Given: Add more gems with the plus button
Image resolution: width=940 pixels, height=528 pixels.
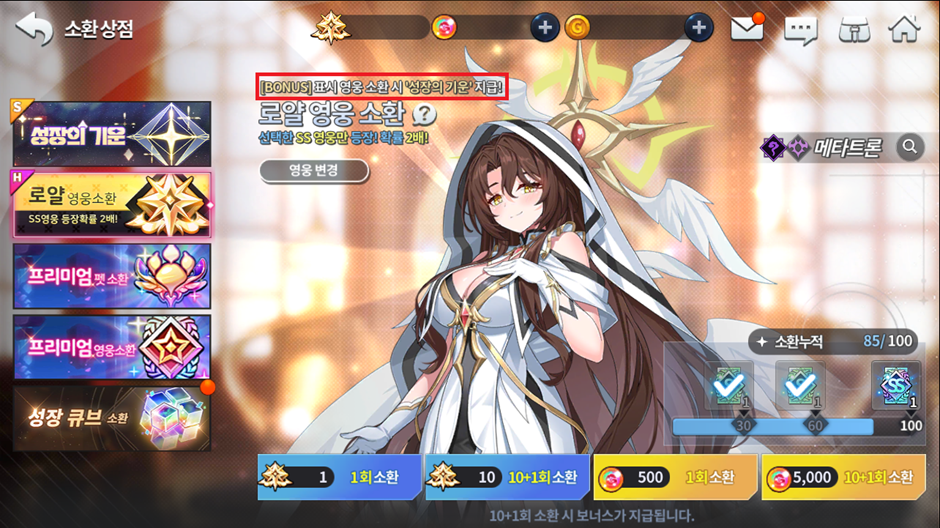Looking at the screenshot, I should (544, 28).
